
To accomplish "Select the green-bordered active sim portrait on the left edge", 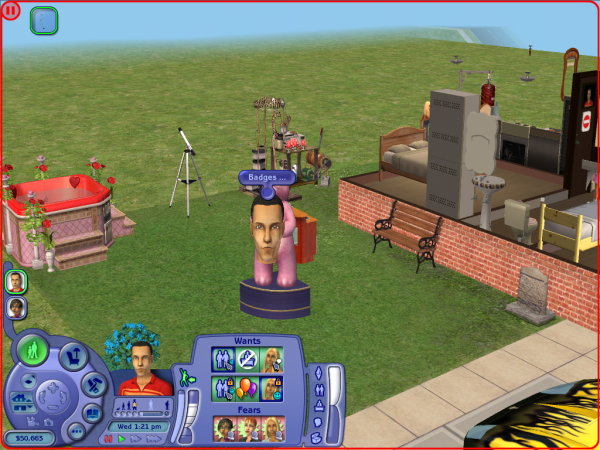I will (x=16, y=282).
